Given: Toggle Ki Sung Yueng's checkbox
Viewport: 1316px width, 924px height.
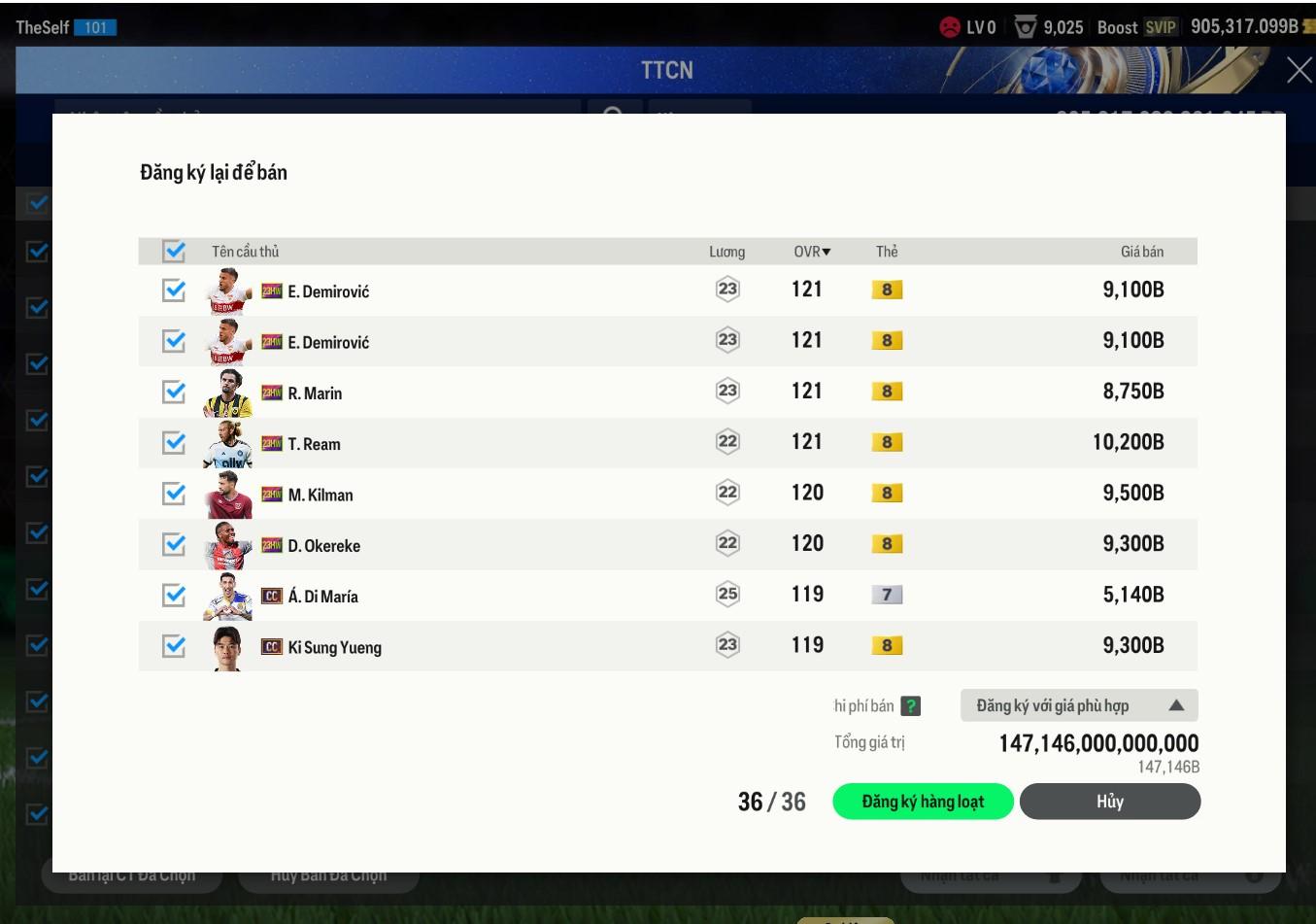Looking at the screenshot, I should pyautogui.click(x=174, y=645).
